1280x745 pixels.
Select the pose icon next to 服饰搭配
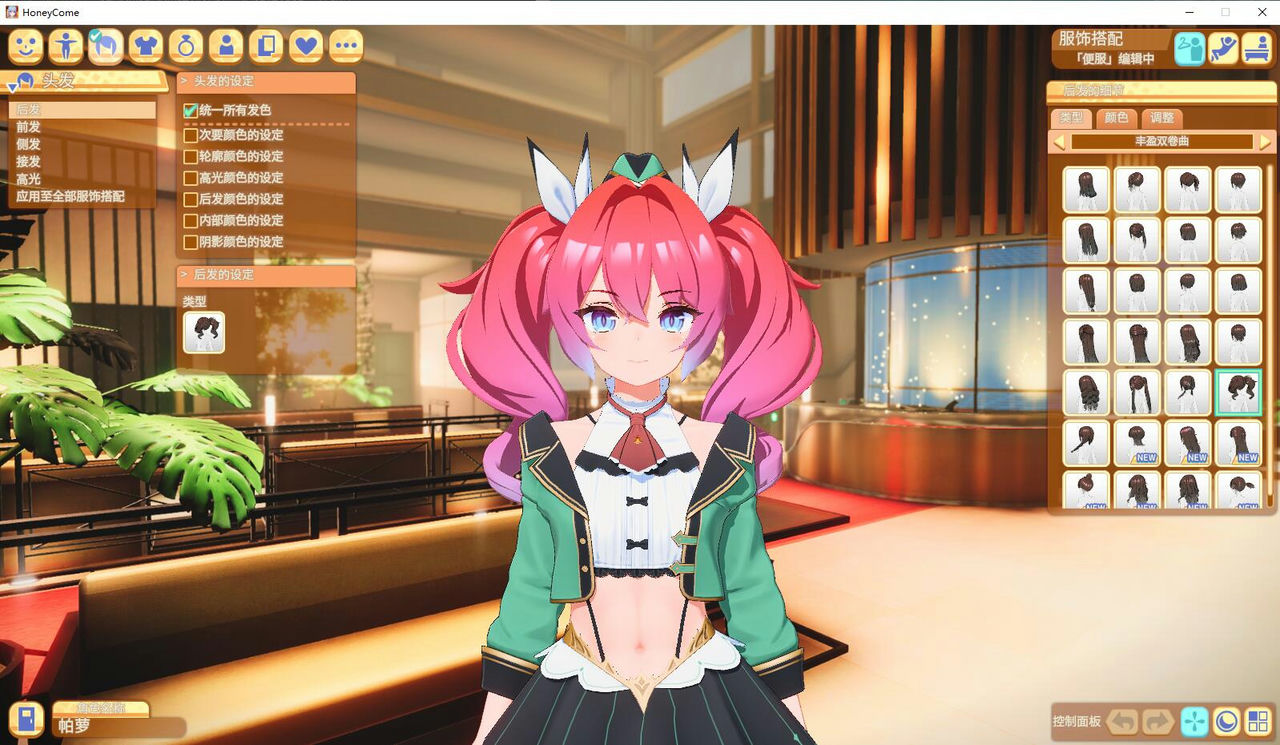(x=1223, y=45)
